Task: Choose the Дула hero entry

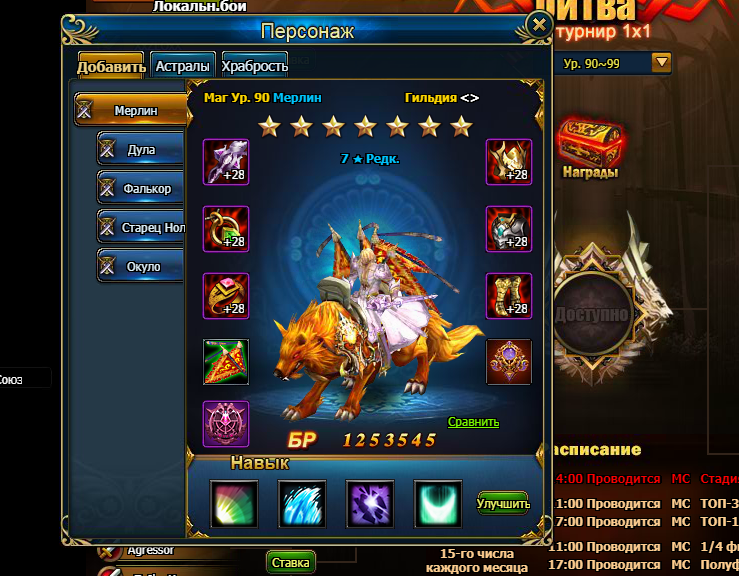Action: tap(141, 150)
